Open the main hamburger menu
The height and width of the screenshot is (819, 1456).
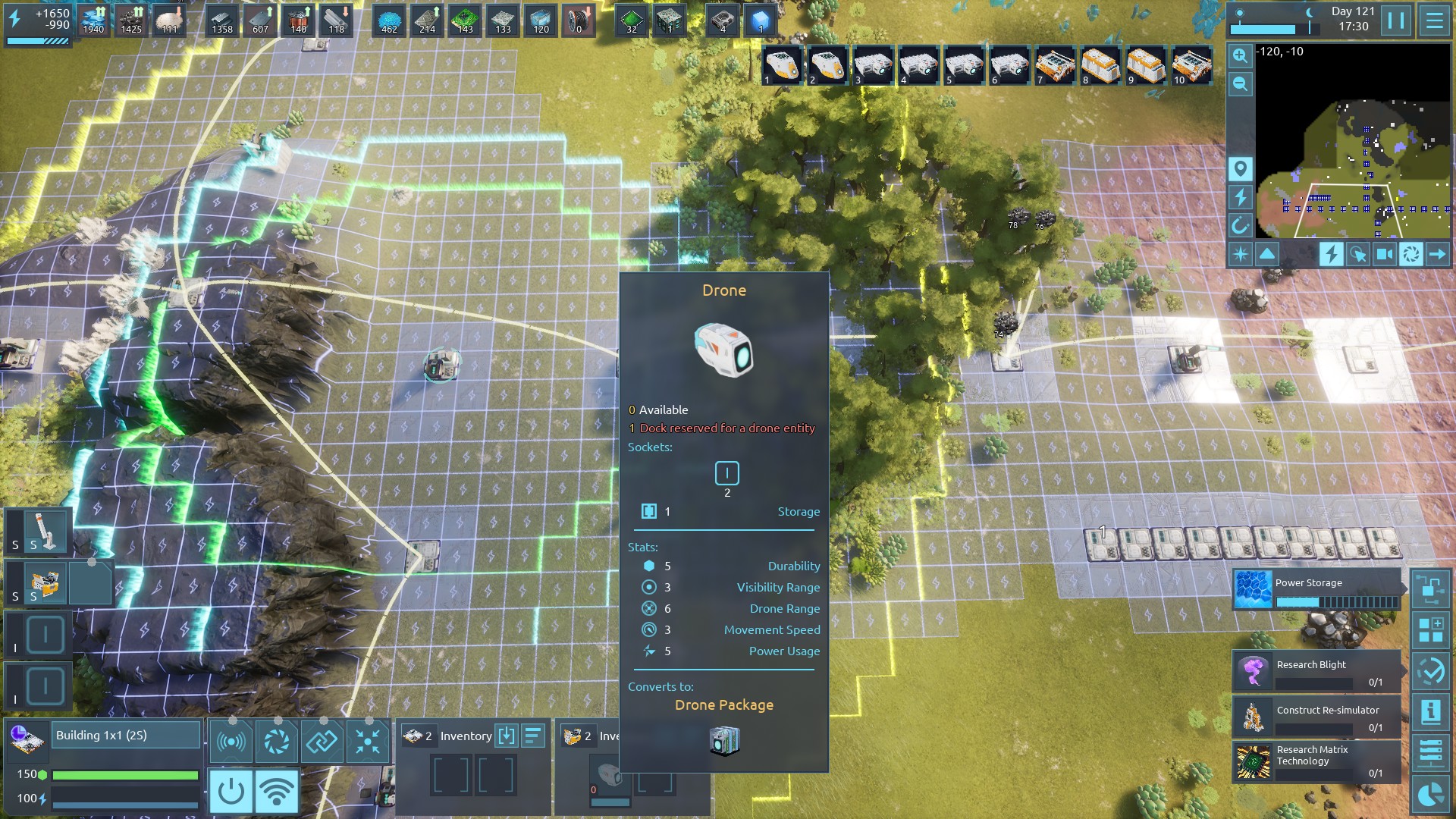click(1434, 20)
